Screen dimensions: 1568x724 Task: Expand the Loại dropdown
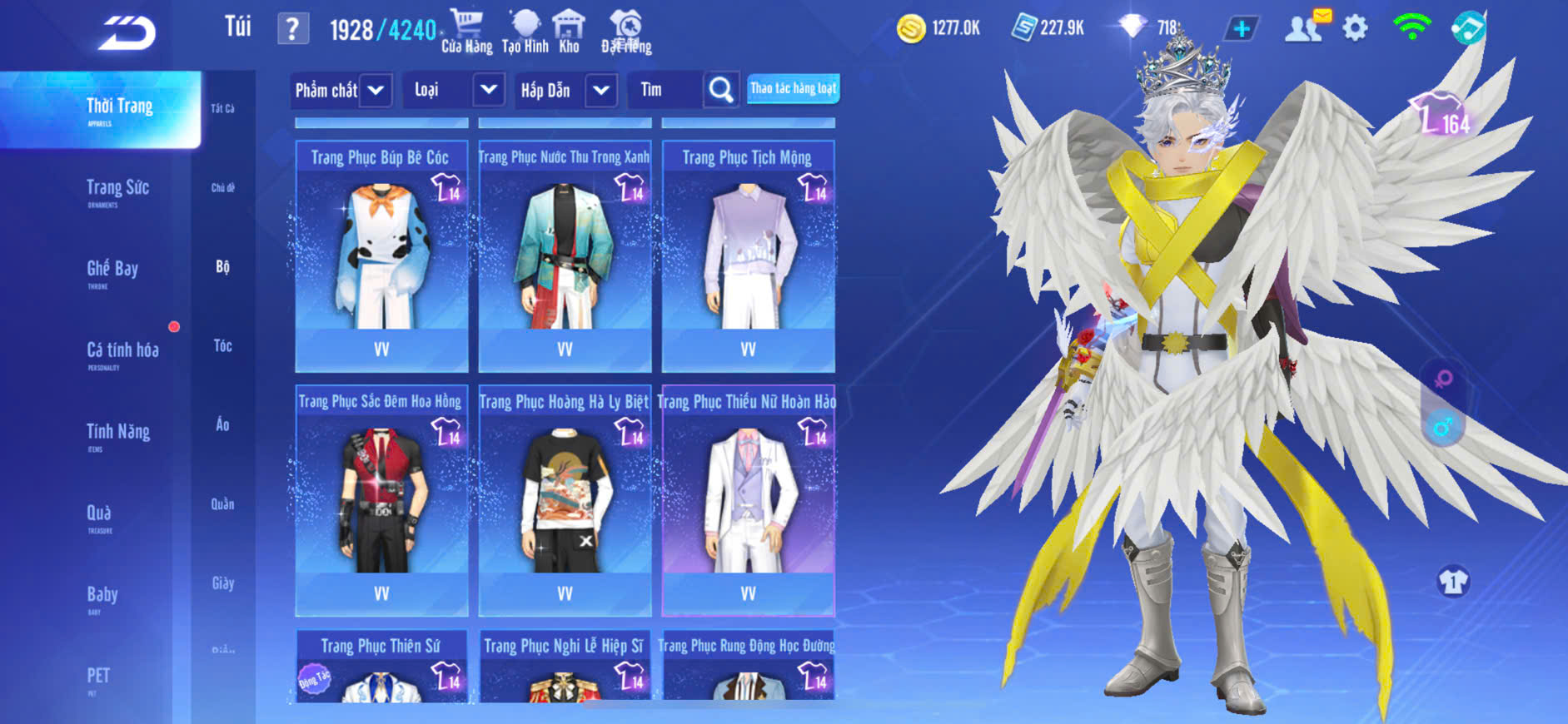(489, 90)
